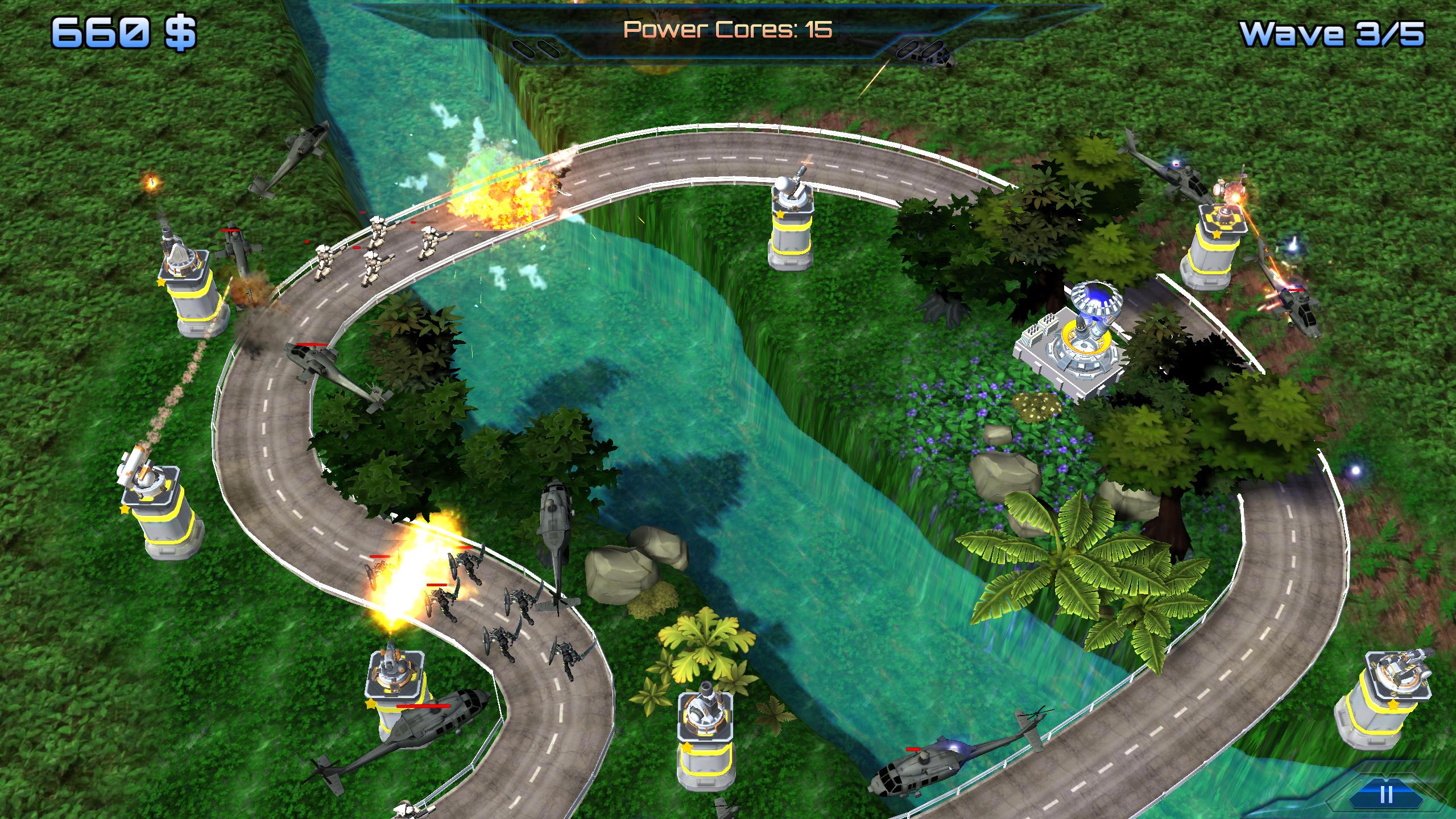Click the Power Cores: 15 header display

click(x=728, y=30)
